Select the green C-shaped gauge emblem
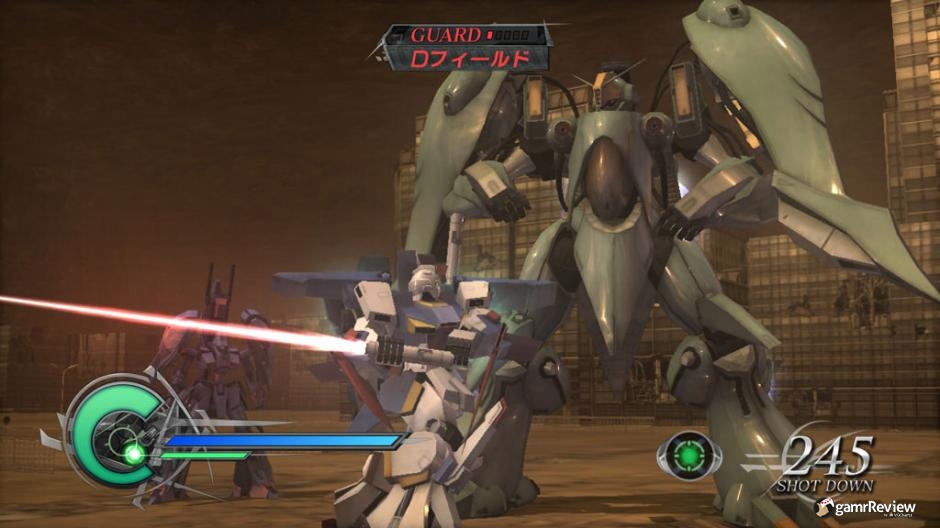This screenshot has height=528, width=940. (107, 435)
